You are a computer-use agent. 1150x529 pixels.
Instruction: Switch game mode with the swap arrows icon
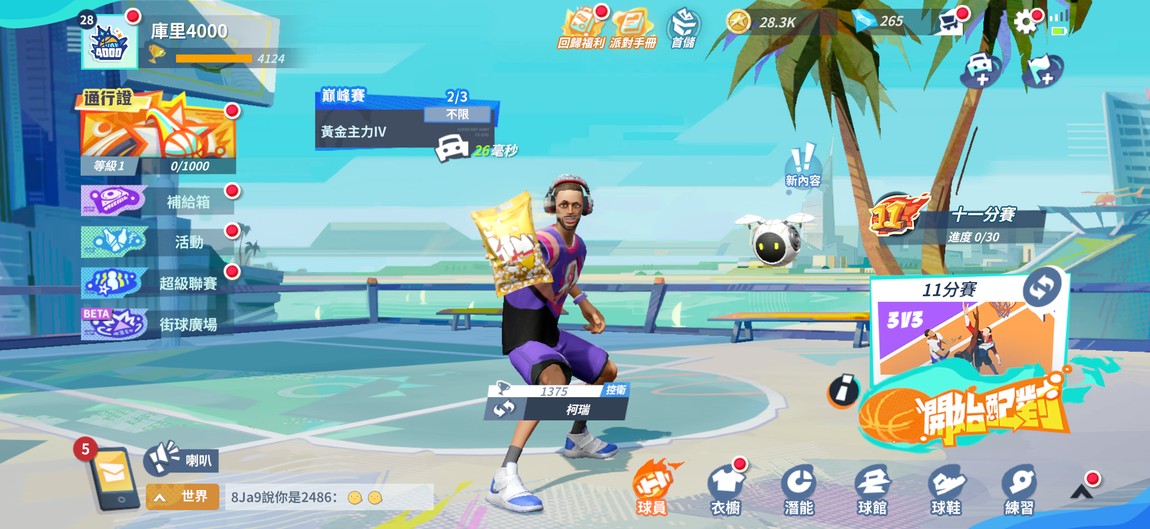point(1040,287)
